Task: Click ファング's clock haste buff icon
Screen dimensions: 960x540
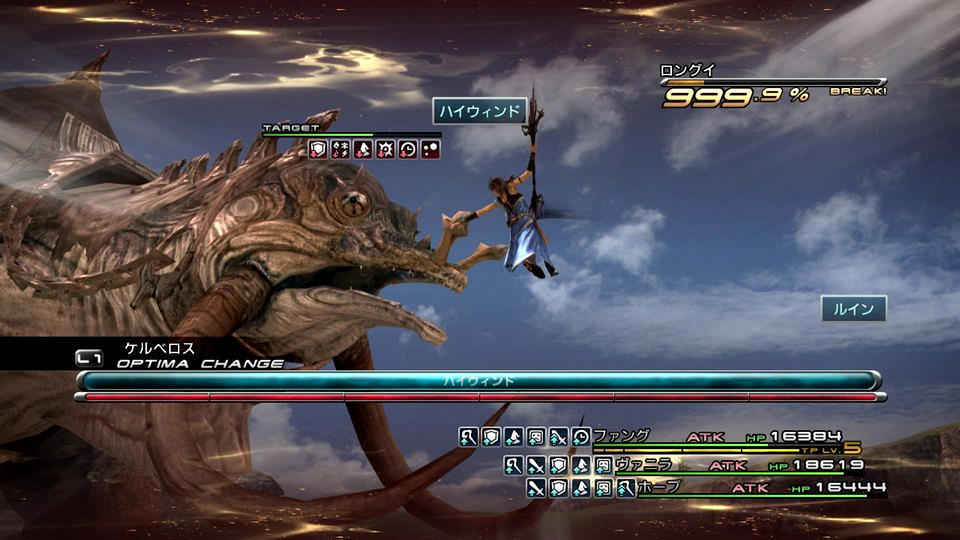Action: tap(580, 437)
